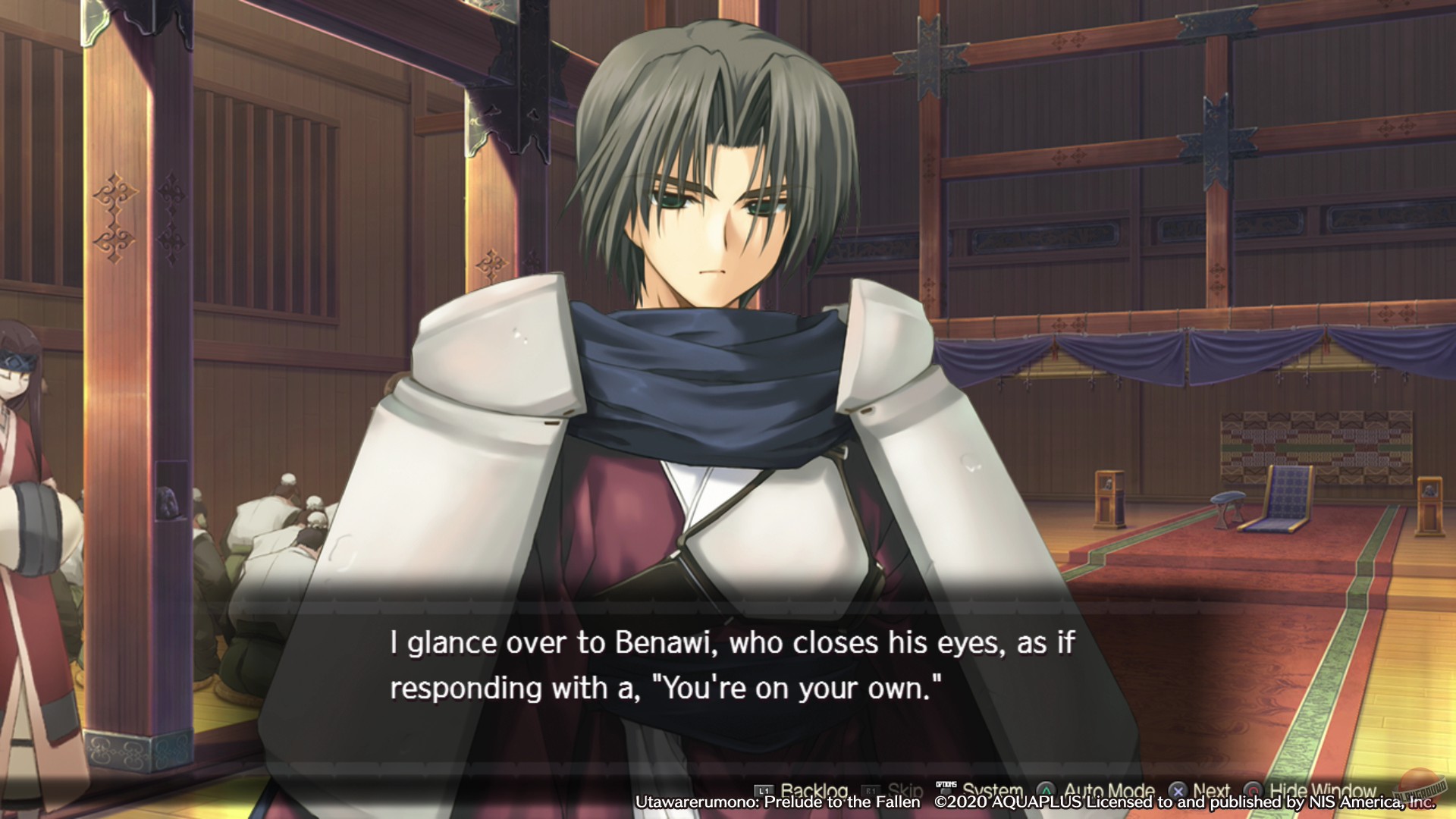The height and width of the screenshot is (819, 1456).
Task: Select the green triangle Auto Mode icon
Action: 1046,790
